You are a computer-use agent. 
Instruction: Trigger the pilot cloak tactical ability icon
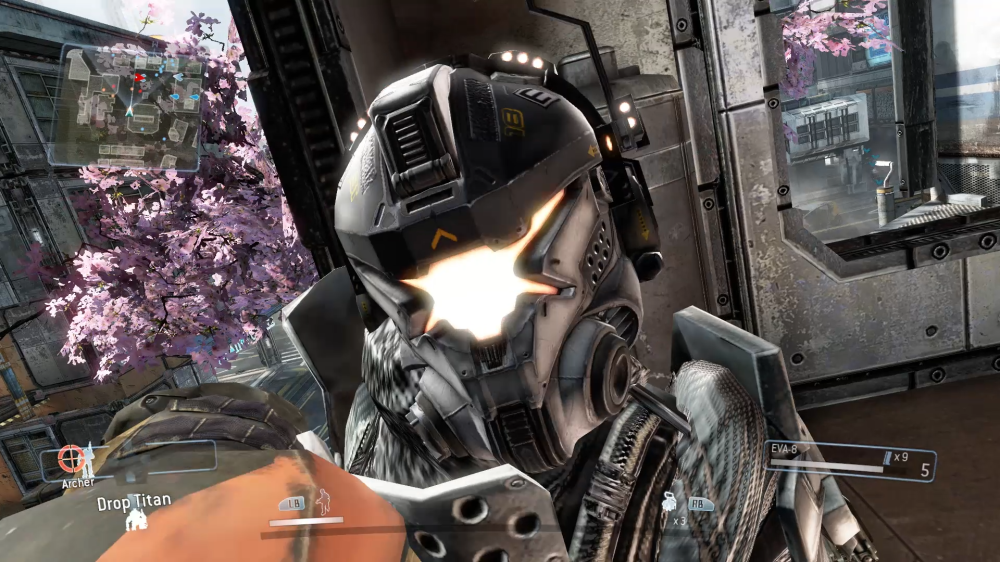coord(323,501)
